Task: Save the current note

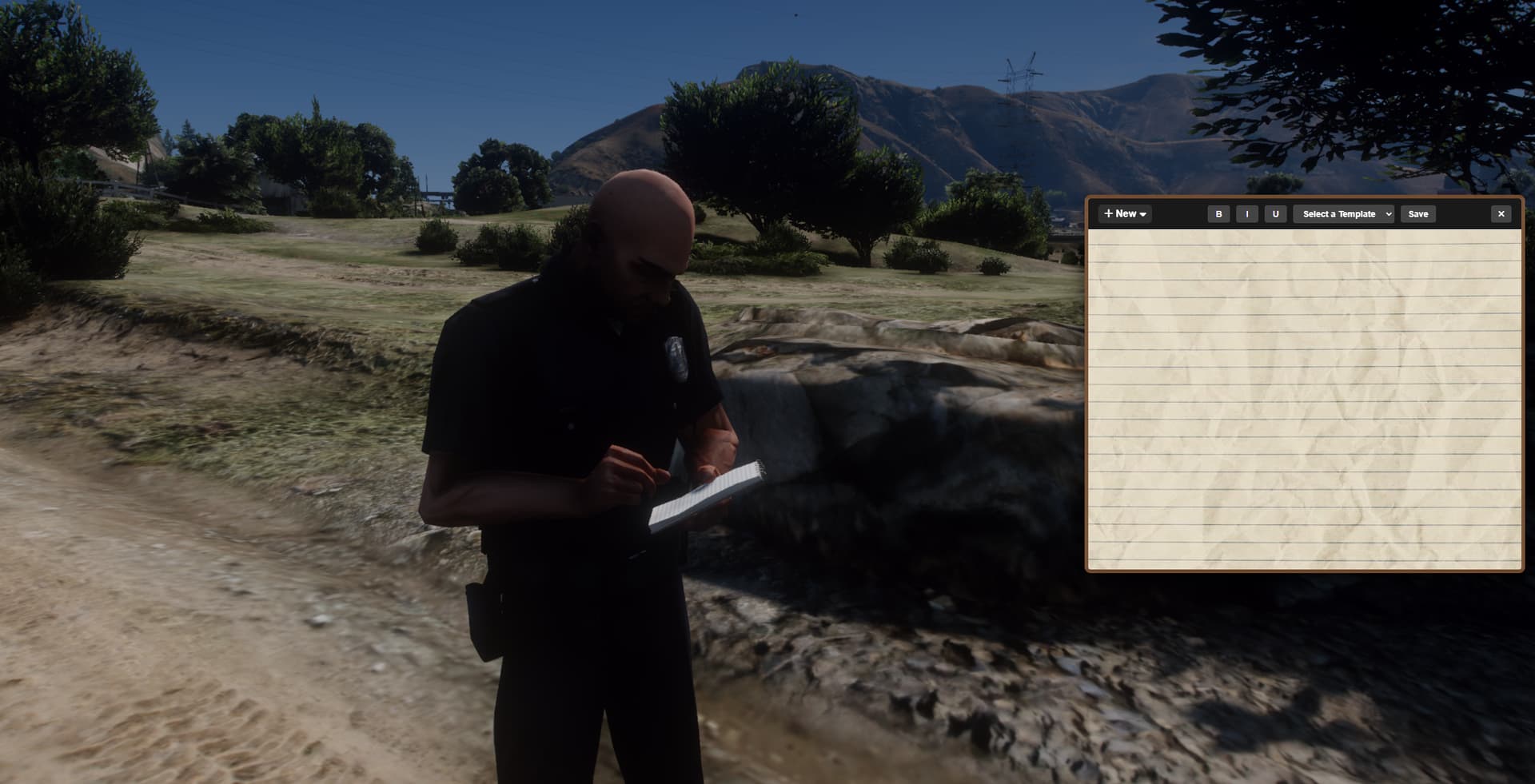Action: (1418, 213)
